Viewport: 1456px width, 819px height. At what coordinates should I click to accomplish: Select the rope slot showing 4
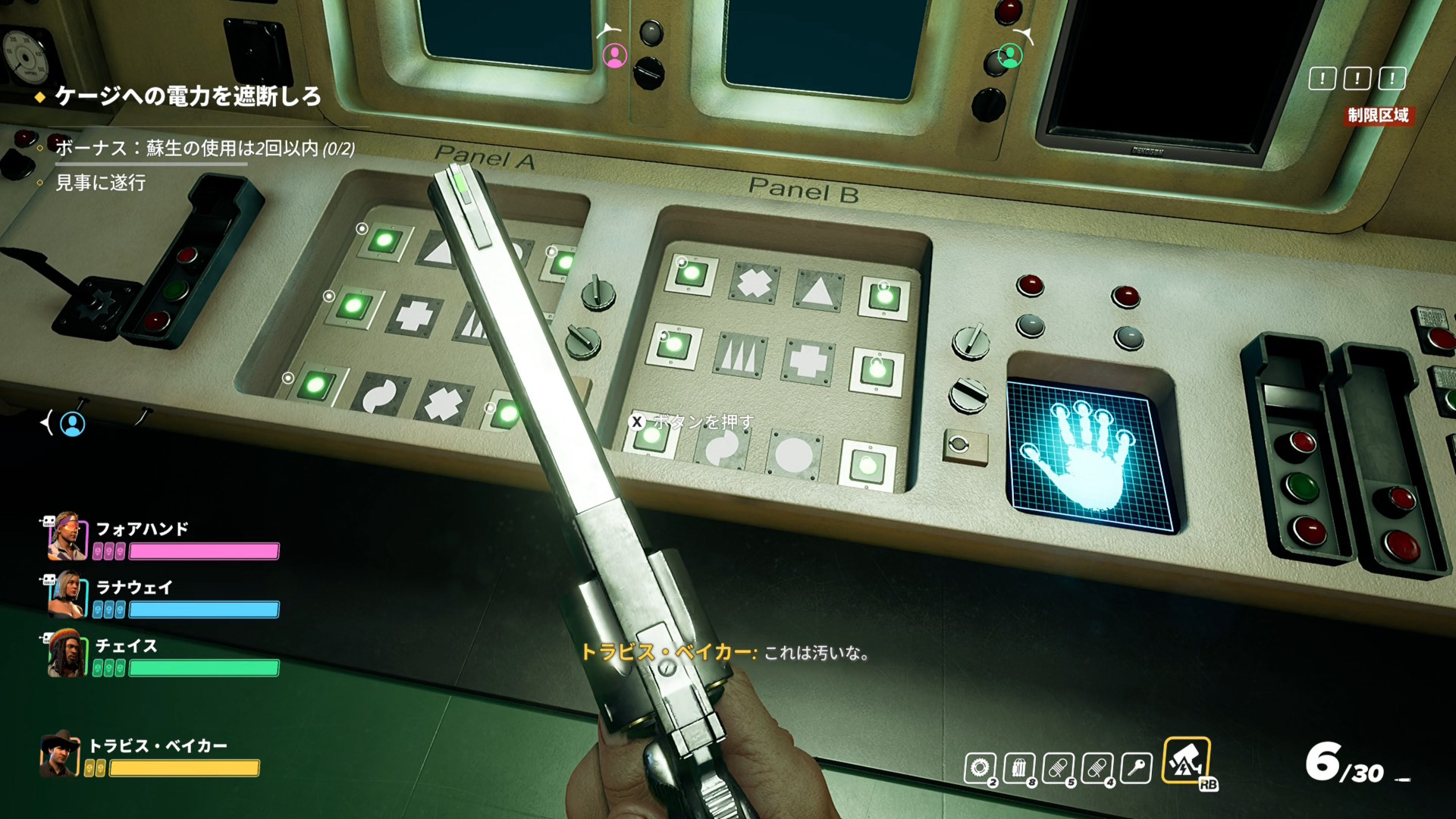click(1097, 768)
